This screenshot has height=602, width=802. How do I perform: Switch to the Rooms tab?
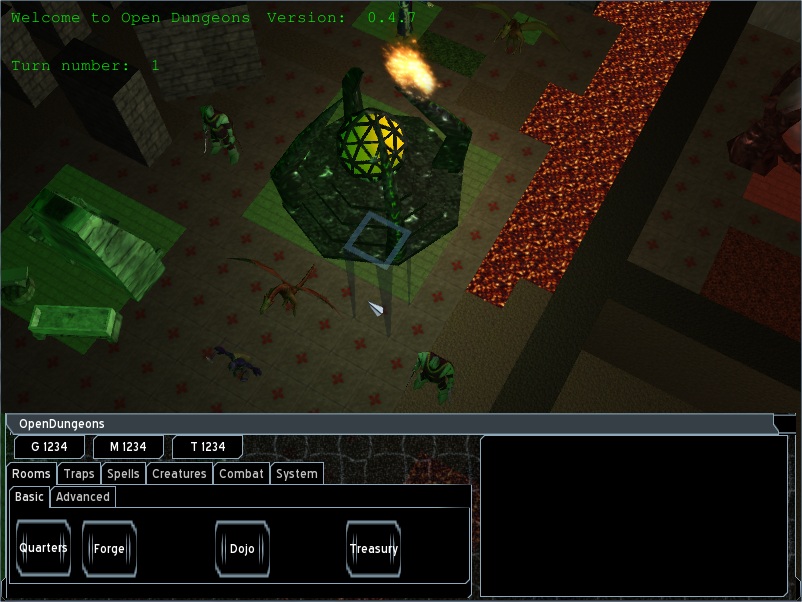tap(31, 474)
